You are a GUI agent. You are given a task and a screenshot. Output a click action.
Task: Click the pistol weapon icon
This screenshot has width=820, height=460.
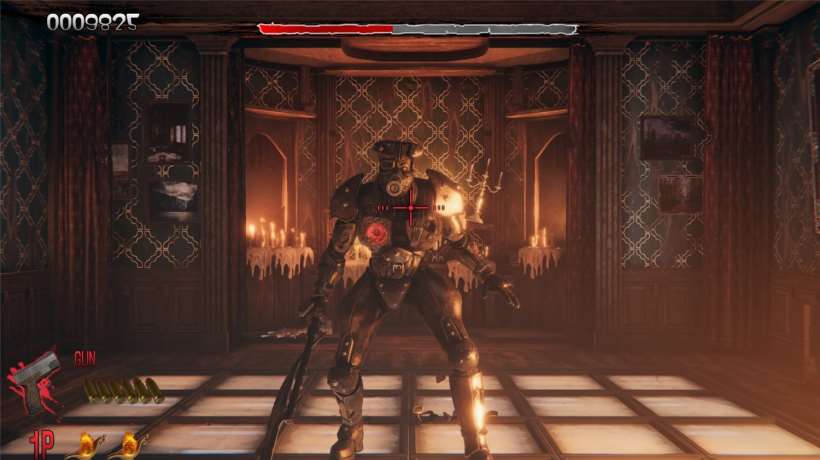tap(39, 382)
